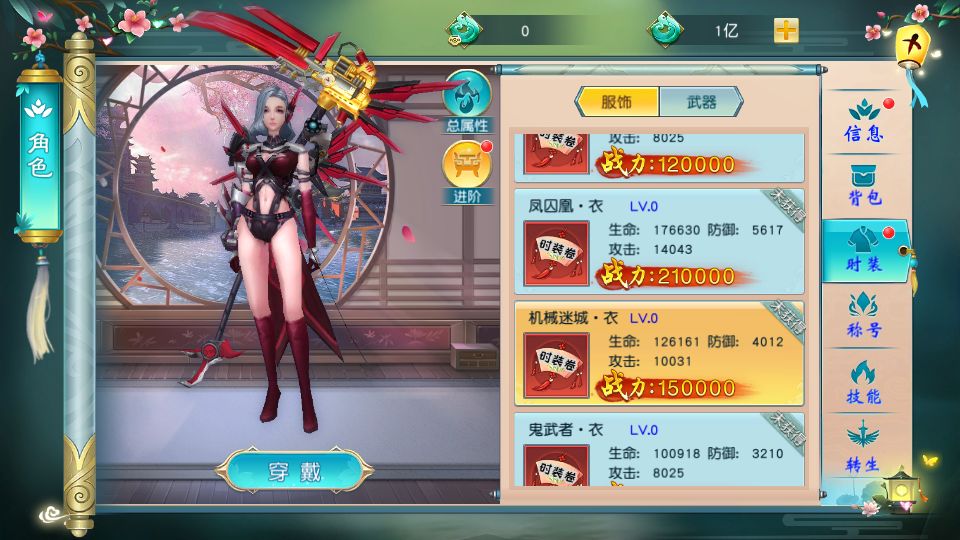Switch to the 服饰 clothing tab
The image size is (960, 540).
pyautogui.click(x=617, y=102)
